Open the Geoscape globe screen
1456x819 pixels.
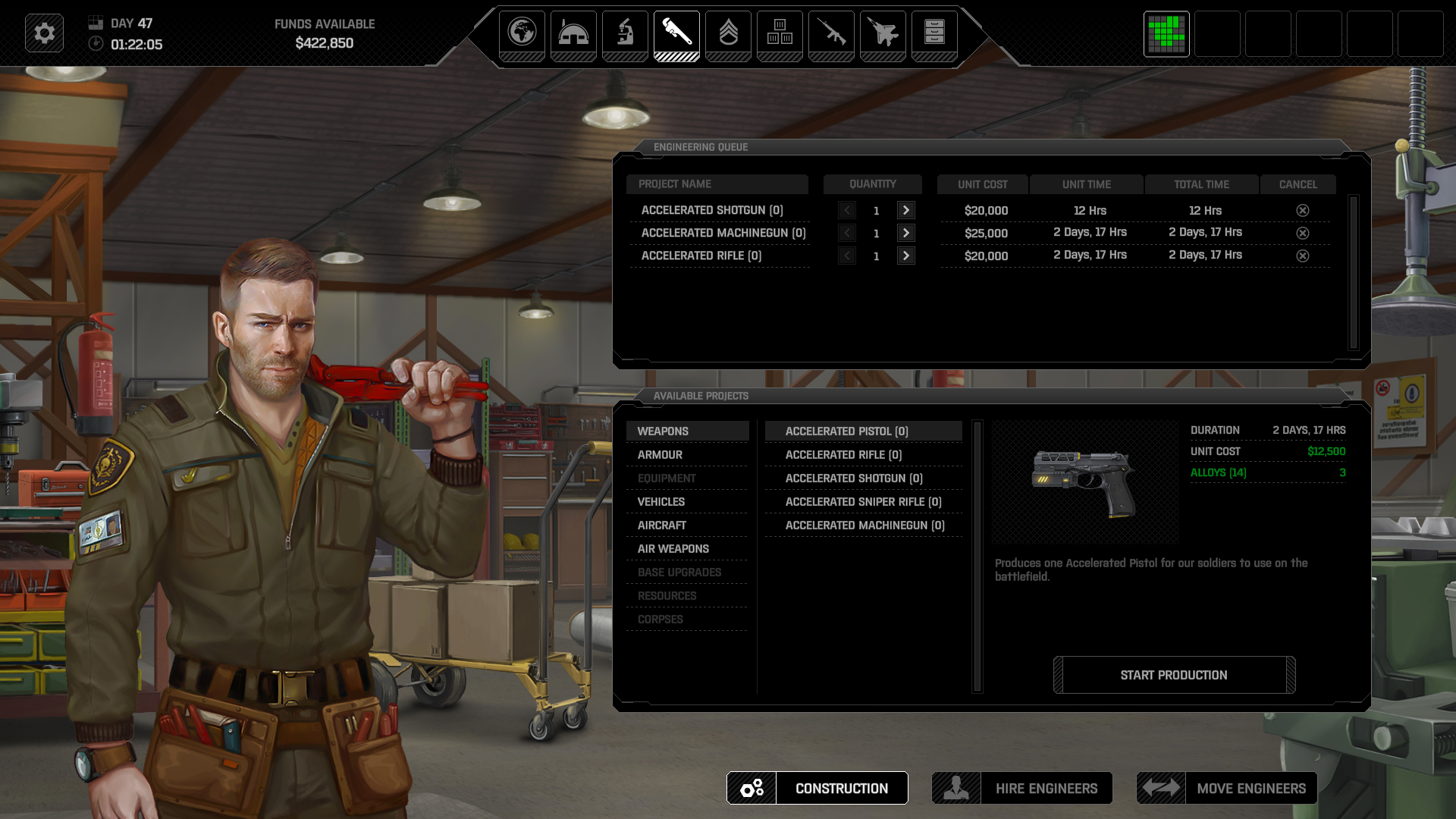point(522,33)
